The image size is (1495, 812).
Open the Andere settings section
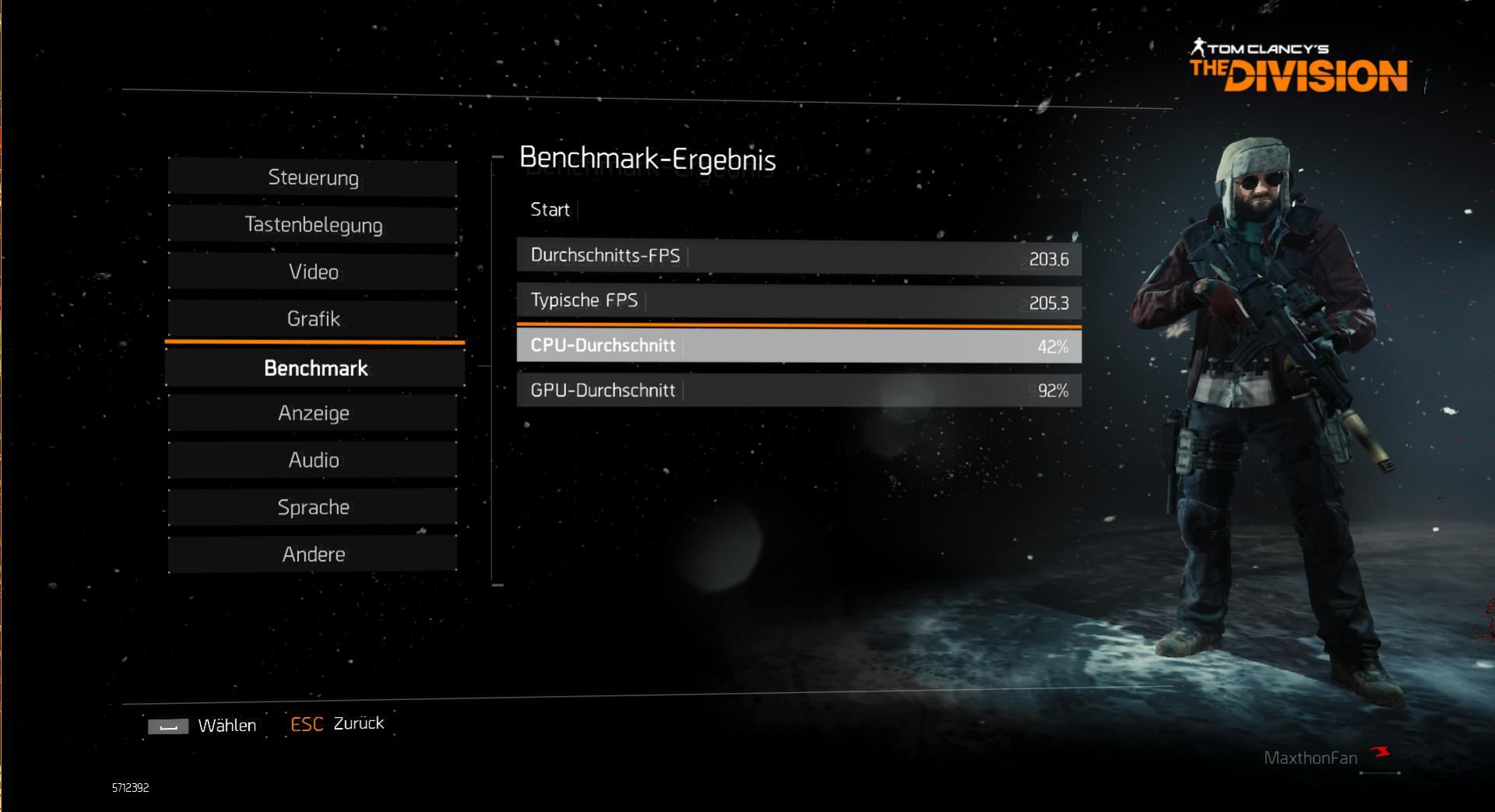pyautogui.click(x=313, y=554)
